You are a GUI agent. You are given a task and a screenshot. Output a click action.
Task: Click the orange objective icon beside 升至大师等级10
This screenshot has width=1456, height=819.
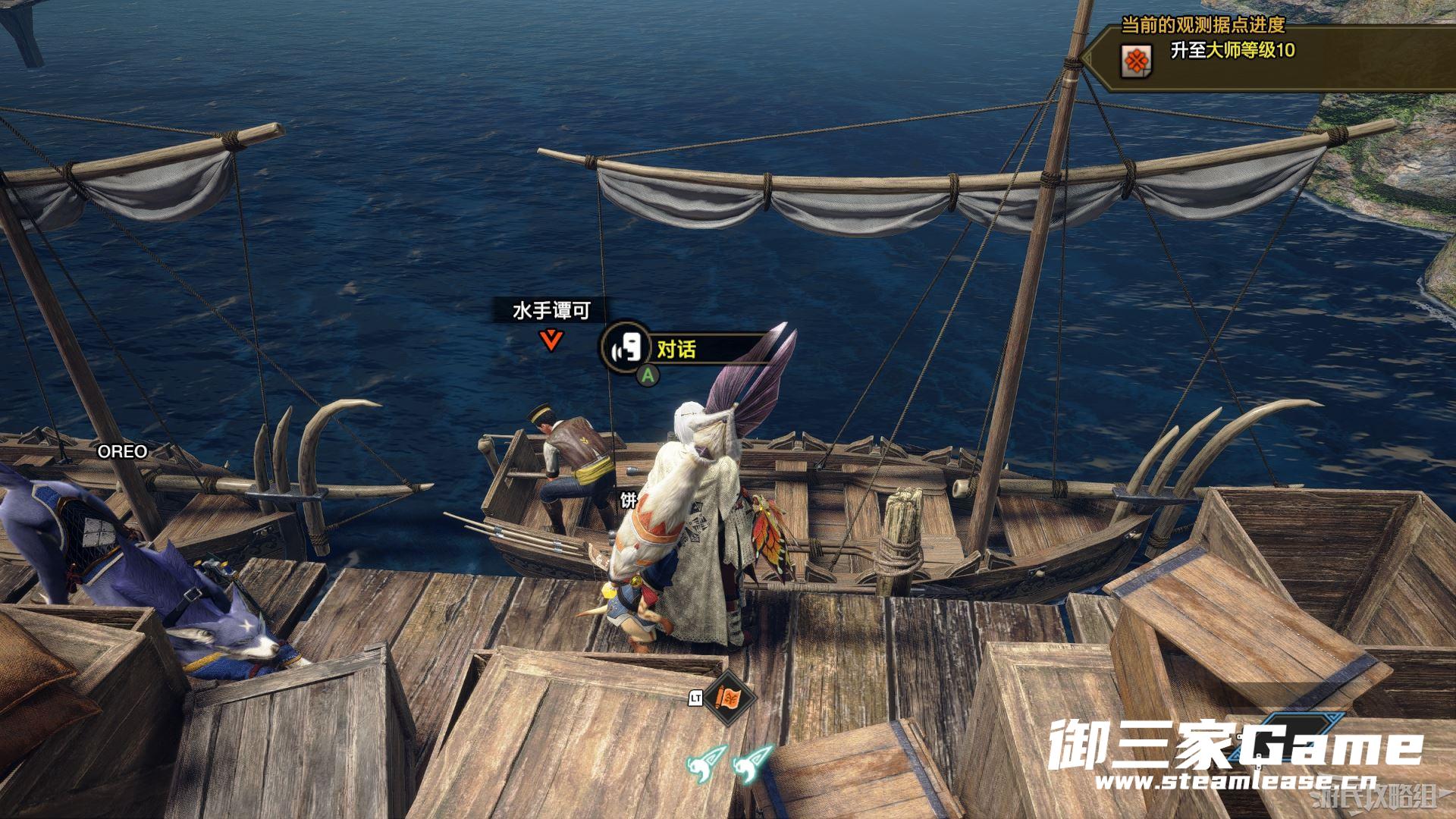pyautogui.click(x=1135, y=59)
